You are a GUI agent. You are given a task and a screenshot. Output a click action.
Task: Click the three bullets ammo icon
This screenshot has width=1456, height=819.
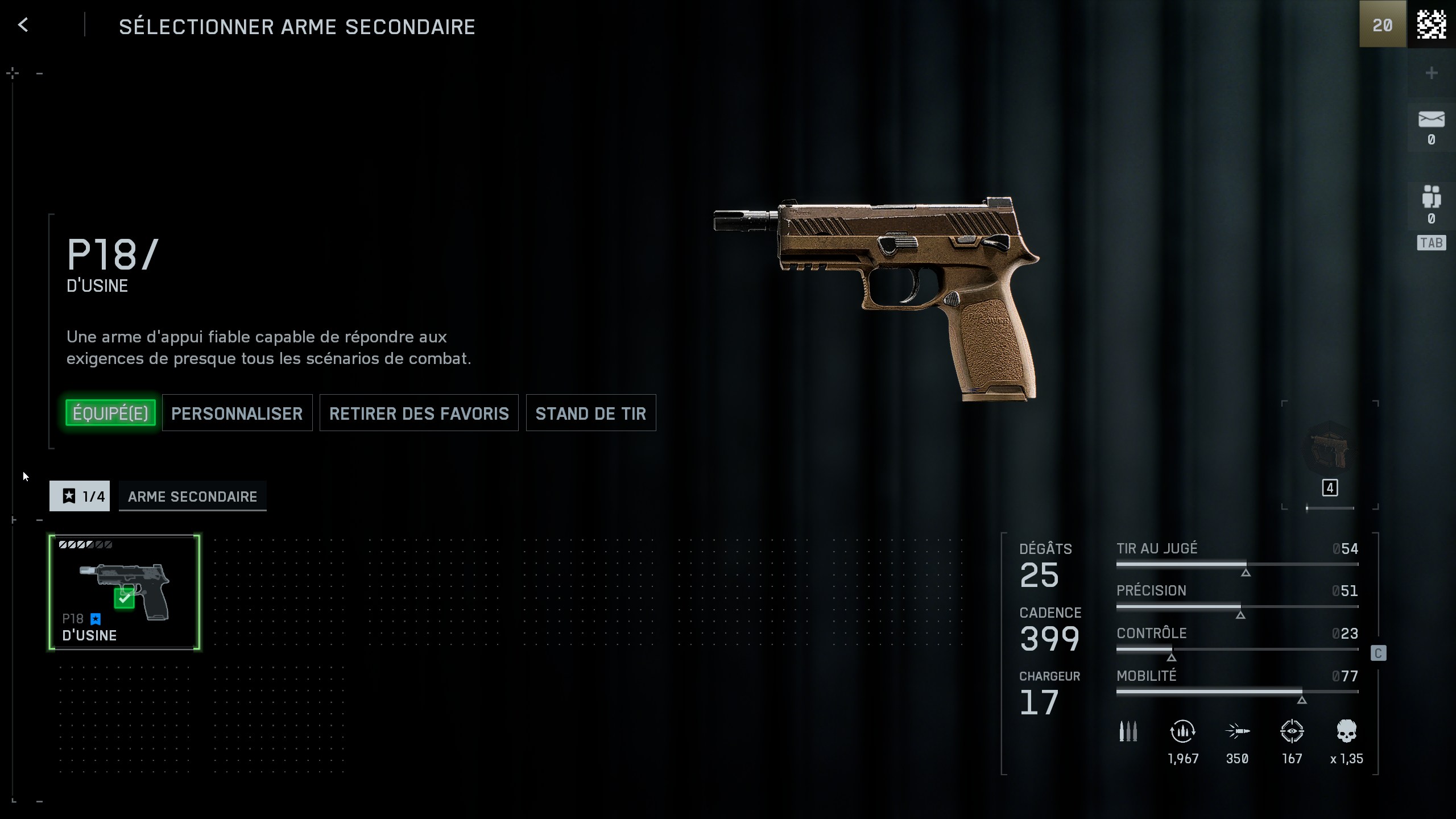point(1128,731)
